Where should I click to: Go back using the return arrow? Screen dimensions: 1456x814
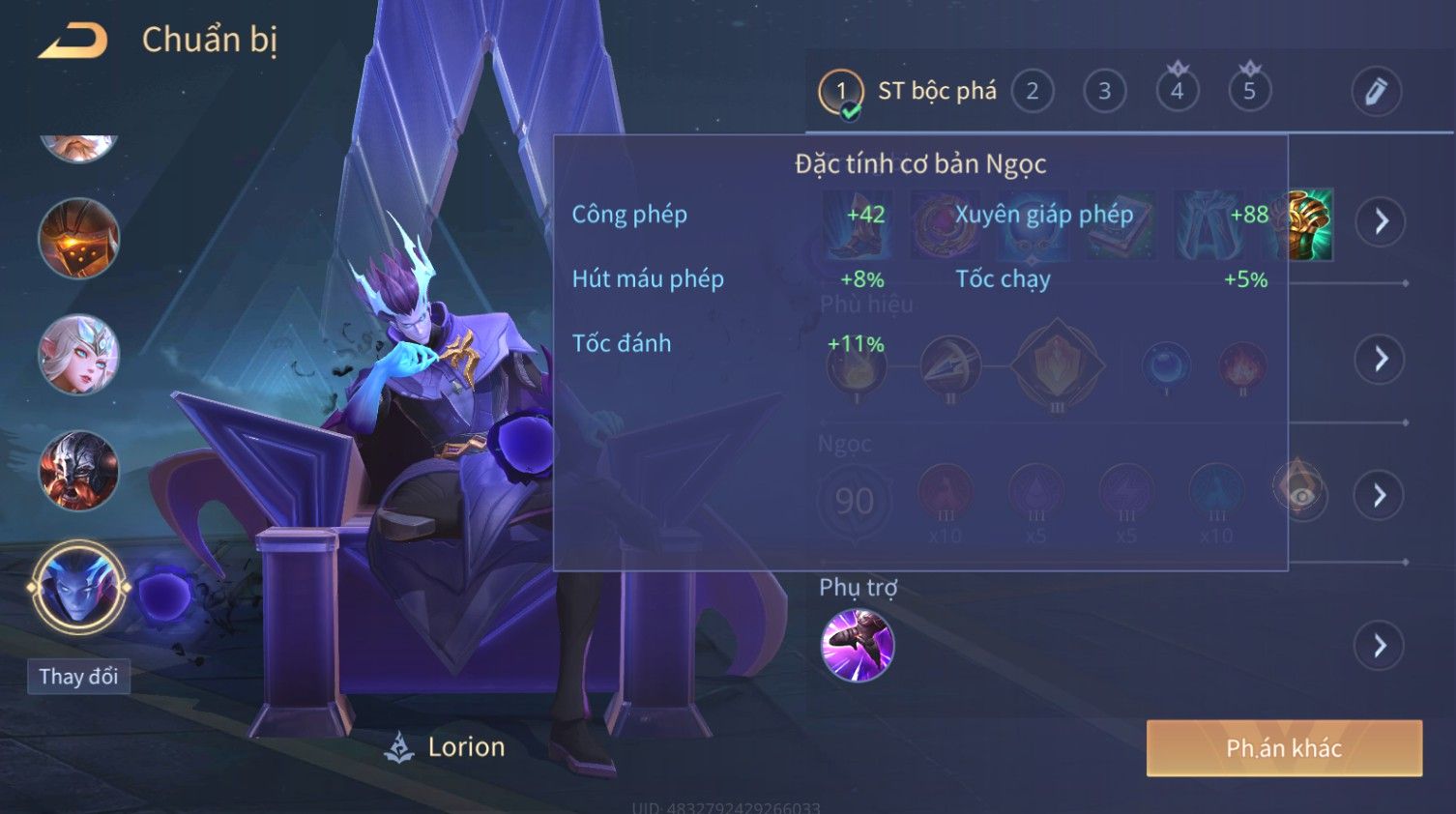[x=73, y=41]
